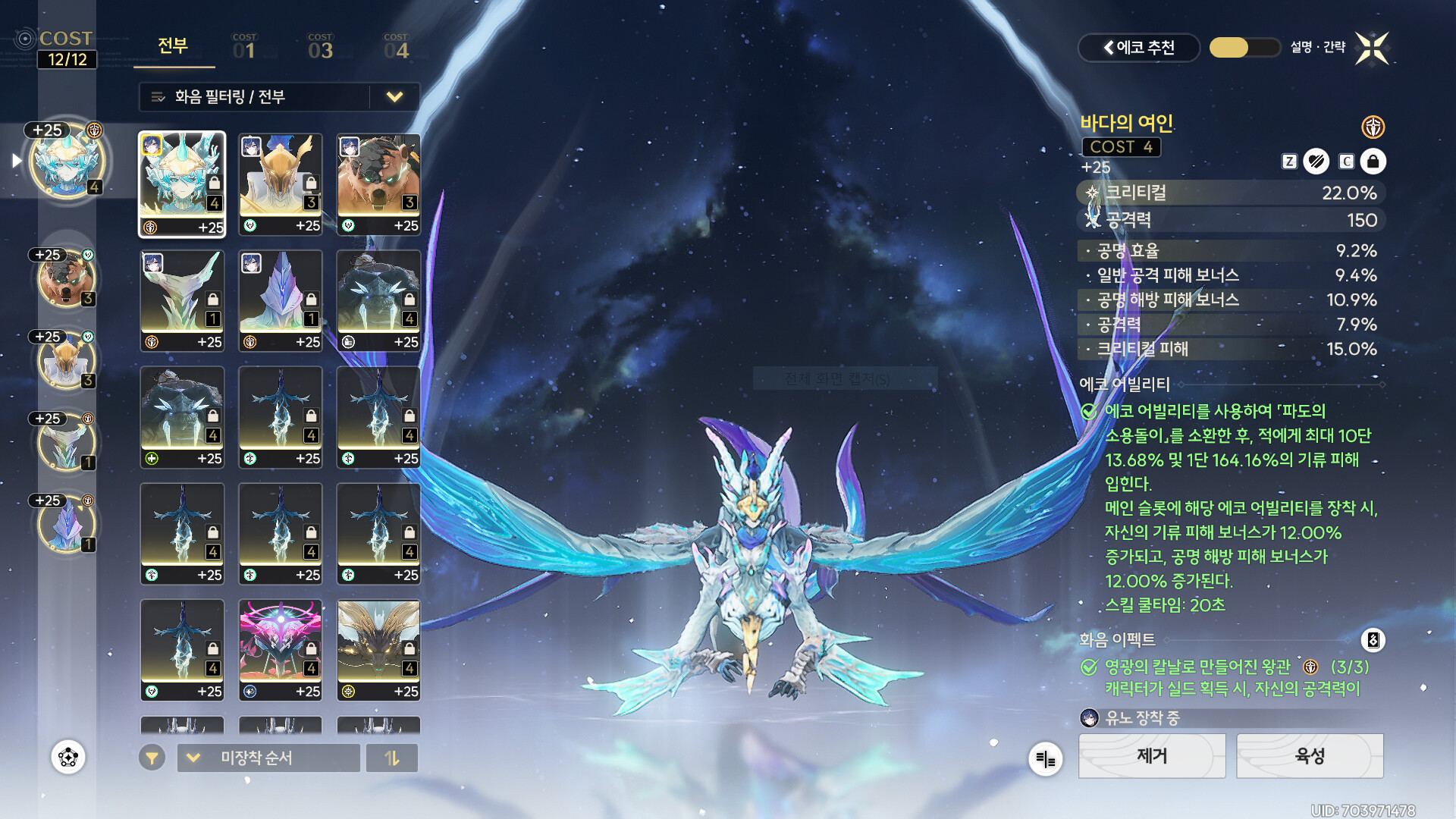Screen dimensions: 1456x819
Task: Toggle the sort order arrows button
Action: point(391,758)
